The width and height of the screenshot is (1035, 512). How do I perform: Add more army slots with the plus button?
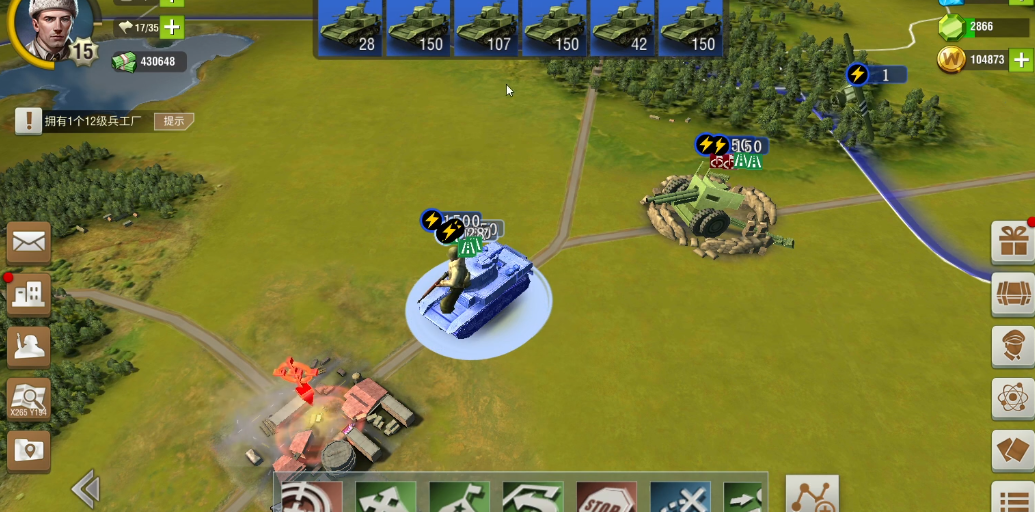click(172, 27)
